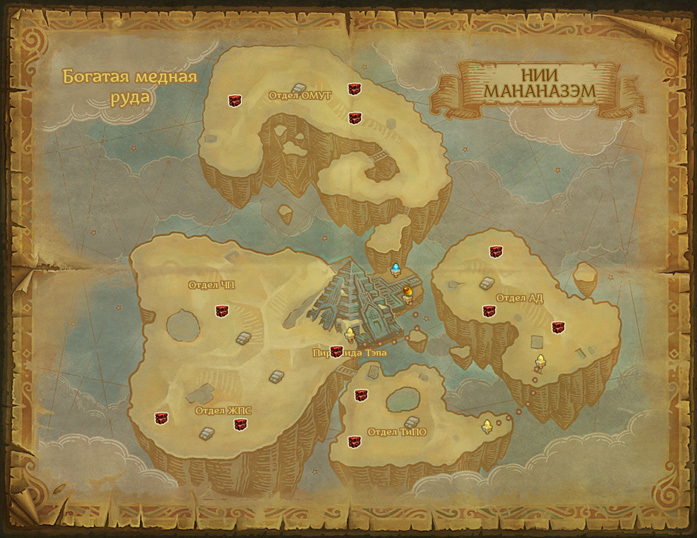
Task: Click the orange orb marker beside the pyramid
Action: [x=408, y=291]
